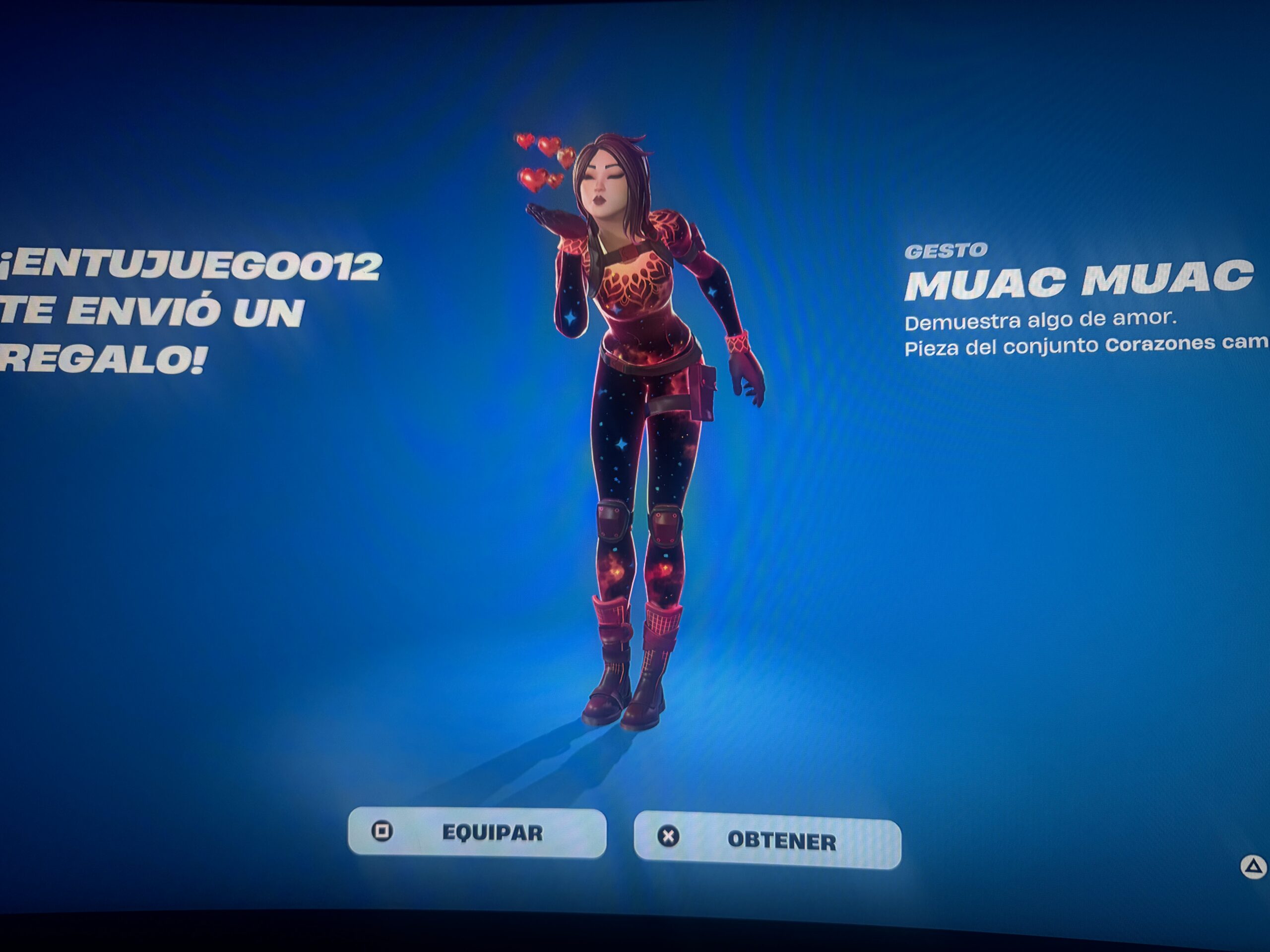Claim the gift via OBTENER button

coord(767,840)
